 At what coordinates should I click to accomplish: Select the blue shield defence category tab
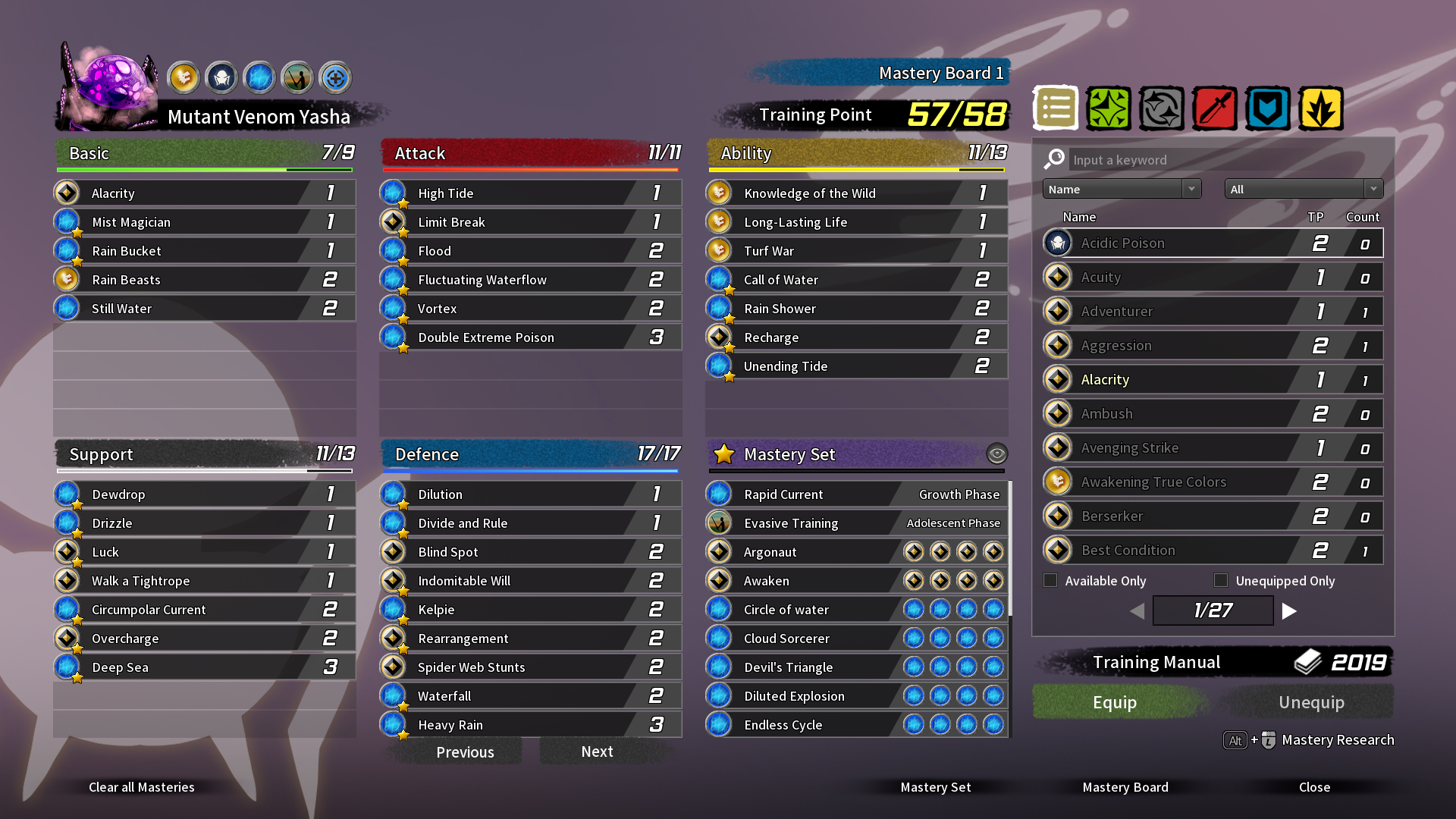point(1267,108)
